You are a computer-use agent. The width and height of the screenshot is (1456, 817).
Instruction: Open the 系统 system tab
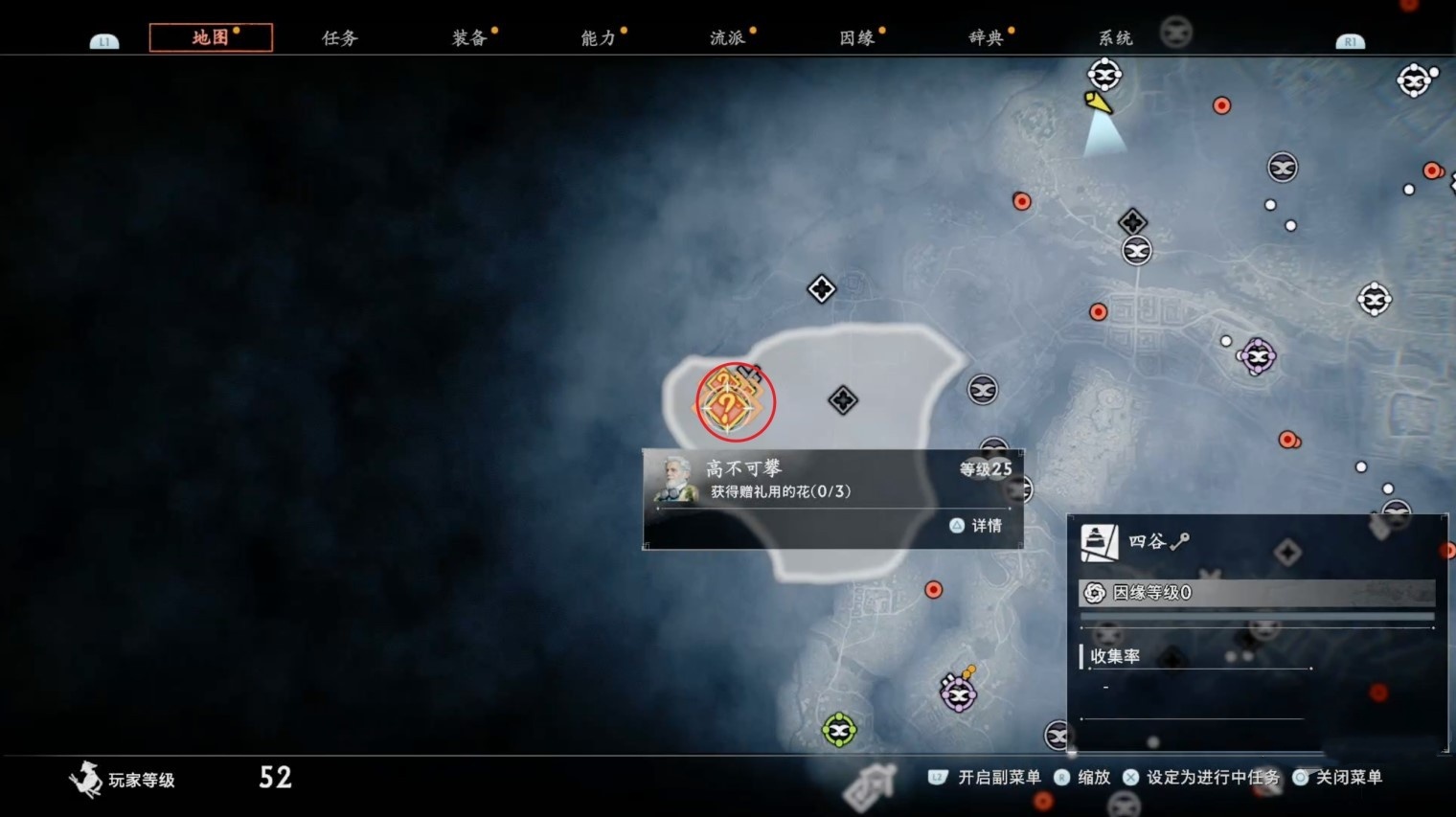[1116, 38]
